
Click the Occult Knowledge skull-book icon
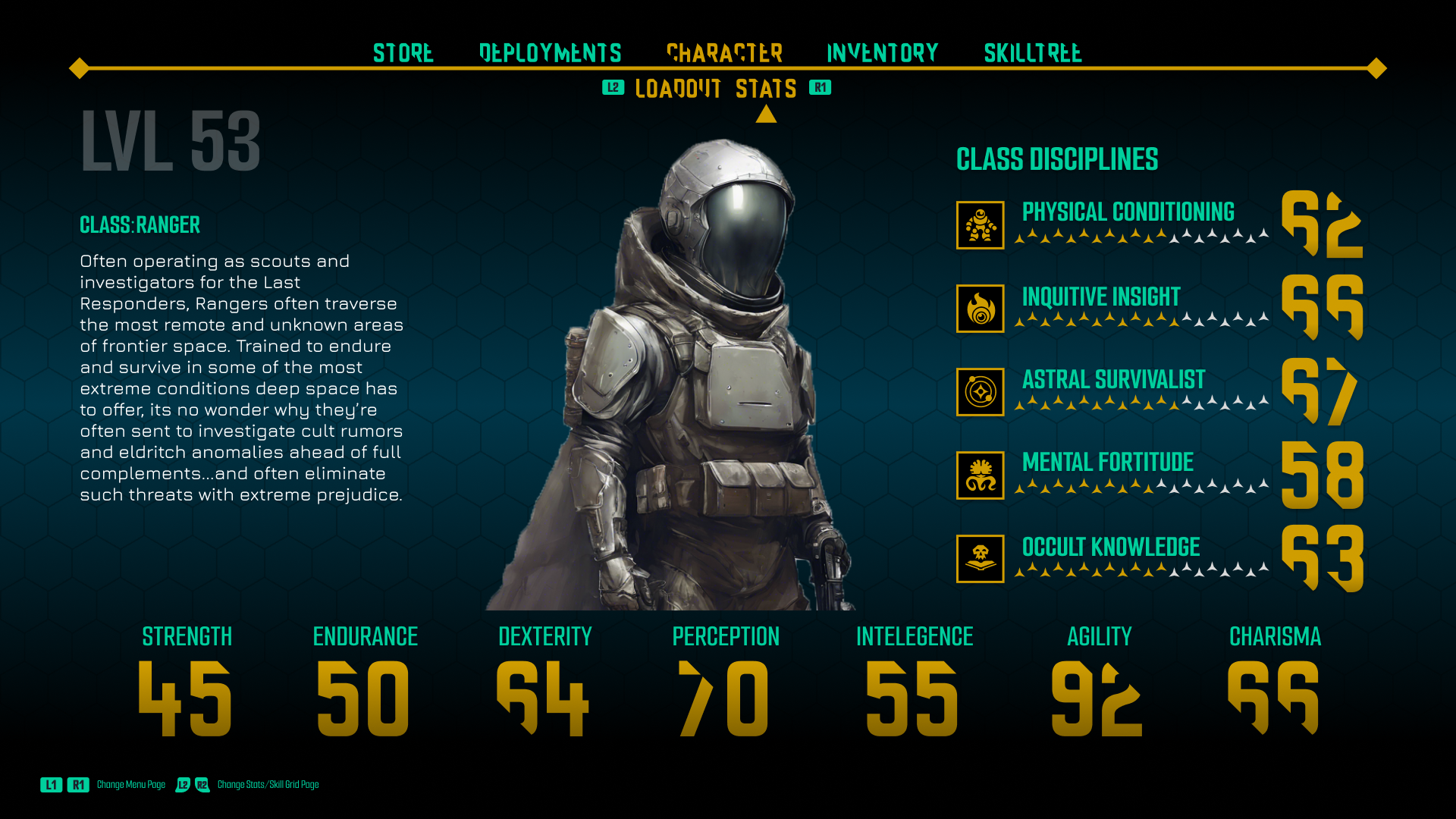point(980,559)
